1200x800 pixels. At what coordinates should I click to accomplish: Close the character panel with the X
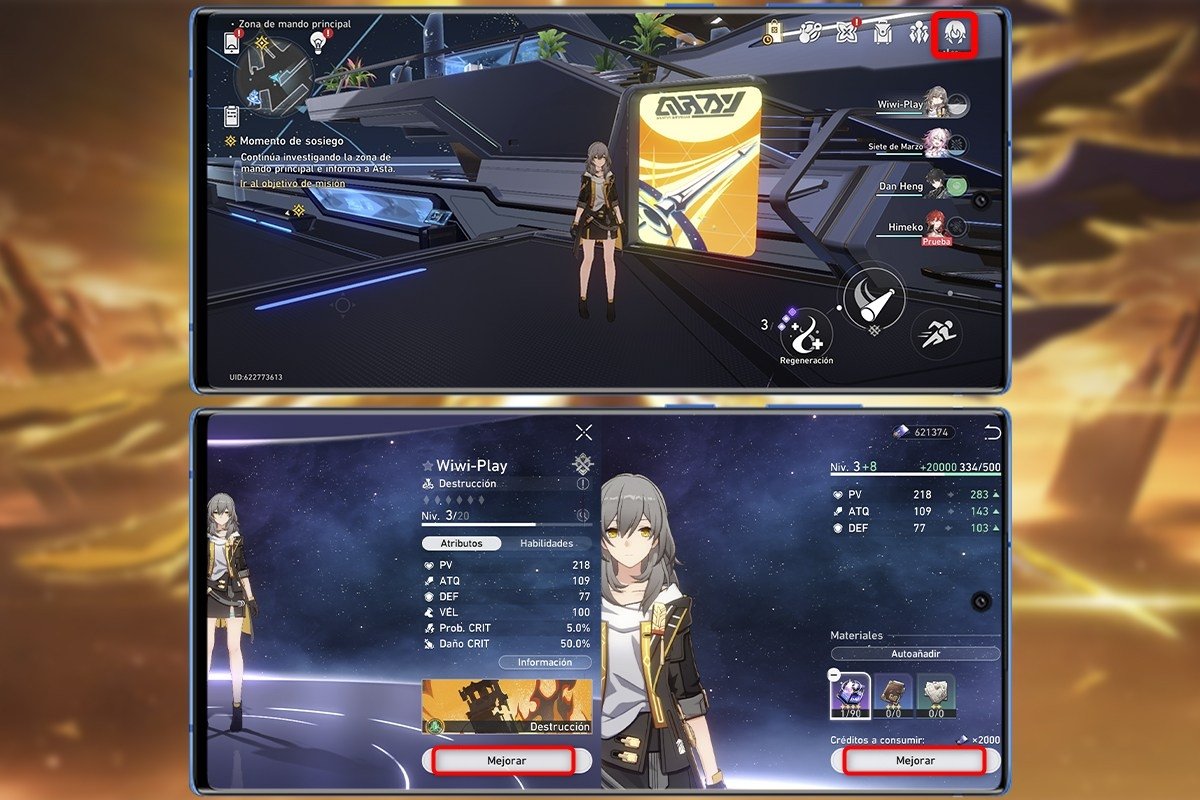click(x=584, y=432)
